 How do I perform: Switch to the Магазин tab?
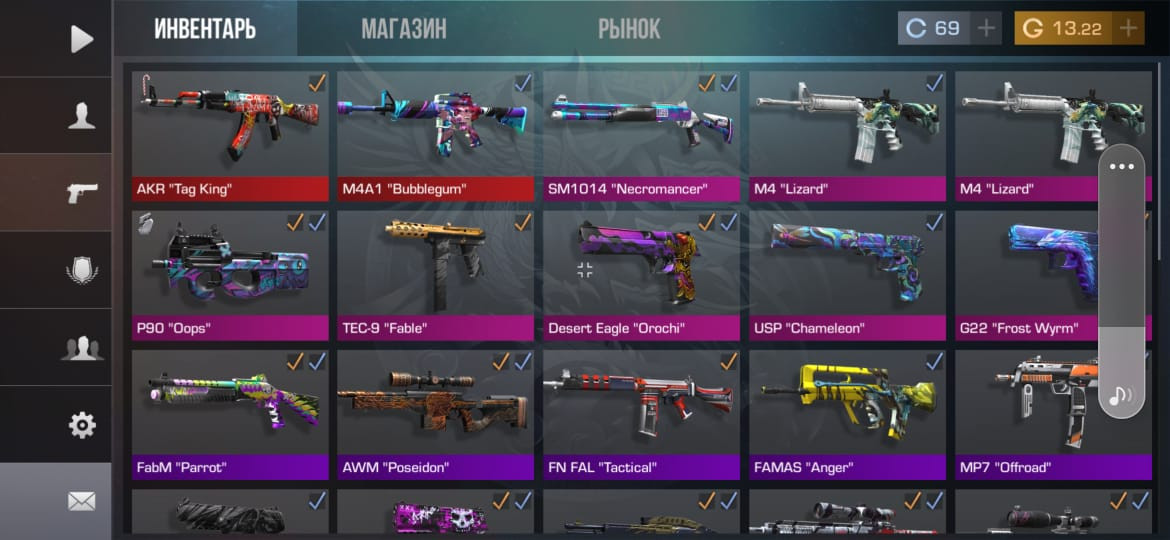(403, 29)
